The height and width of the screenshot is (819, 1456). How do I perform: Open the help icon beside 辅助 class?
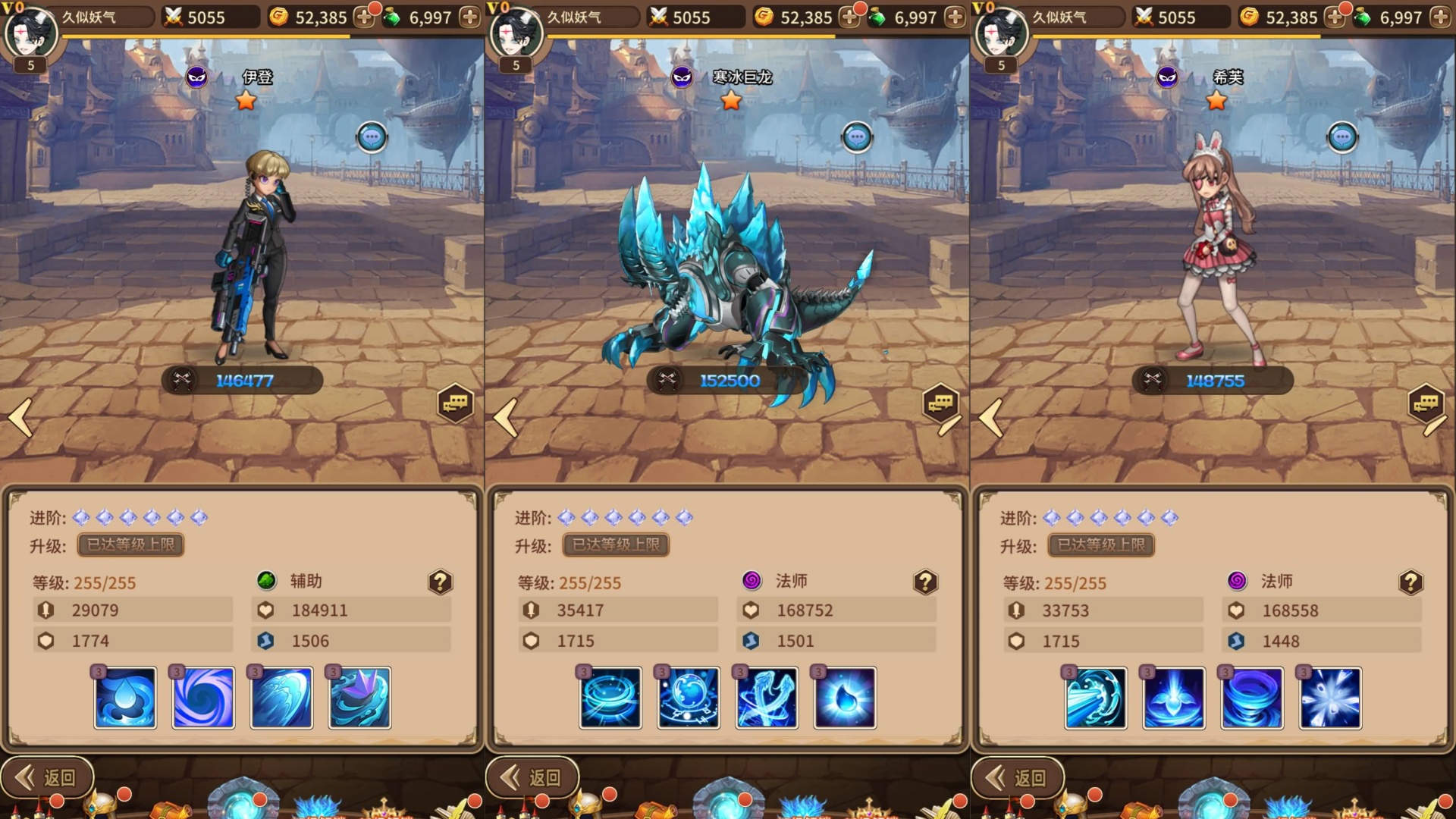click(x=440, y=582)
